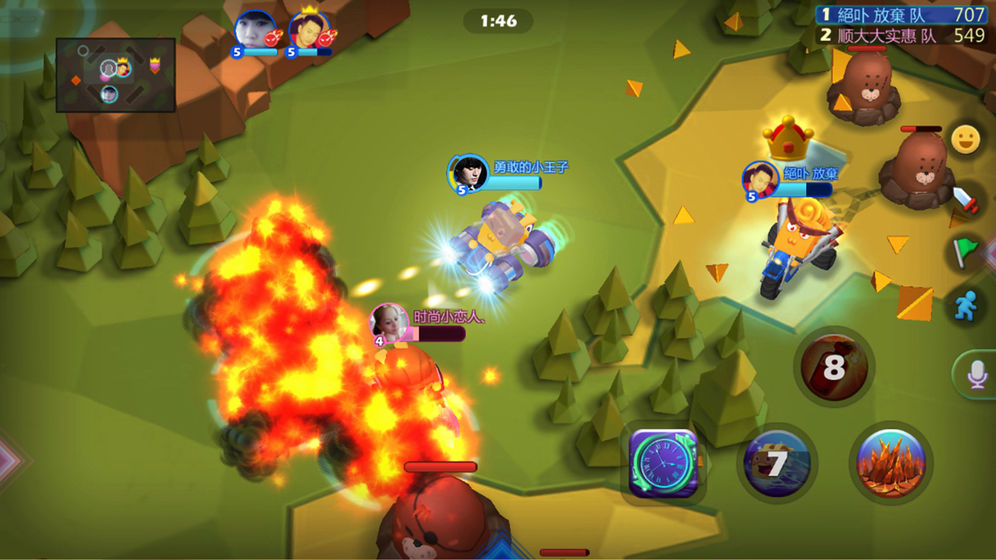Select the first teammate portrait without a crown
Viewport: 996px width, 560px height.
(256, 31)
